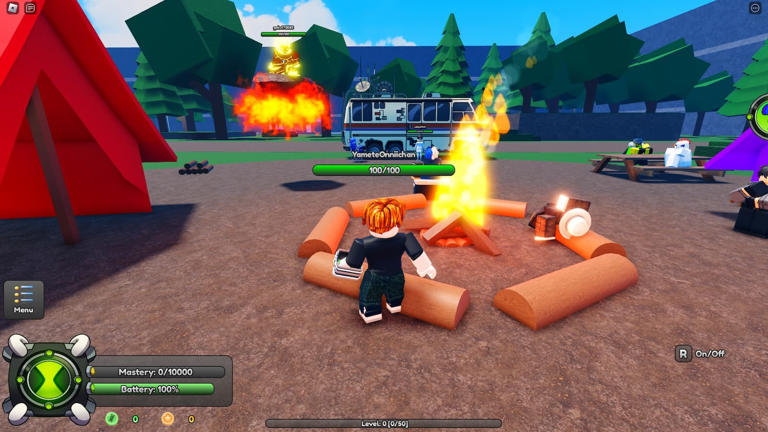Click the orange currency coin icon
Image resolution: width=768 pixels, height=432 pixels.
(x=167, y=419)
